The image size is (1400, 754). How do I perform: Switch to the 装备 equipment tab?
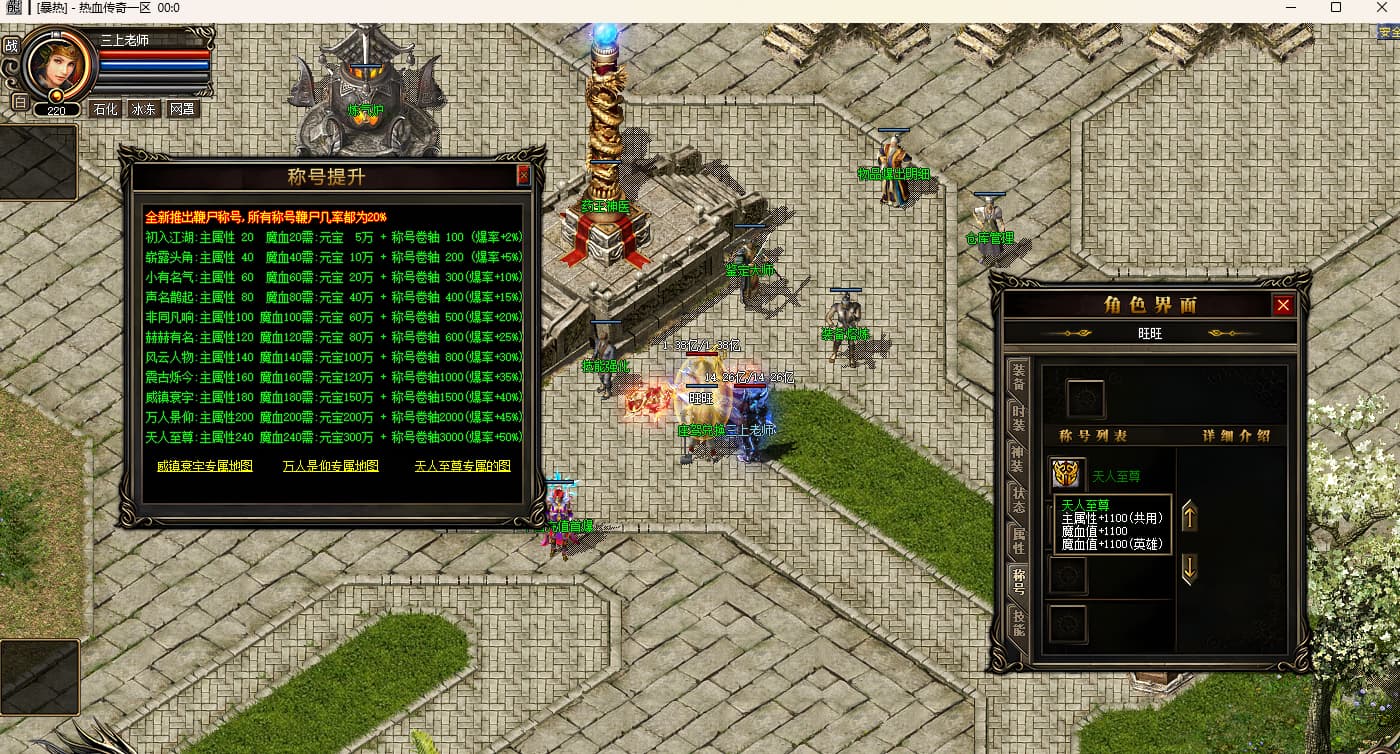pyautogui.click(x=1018, y=376)
